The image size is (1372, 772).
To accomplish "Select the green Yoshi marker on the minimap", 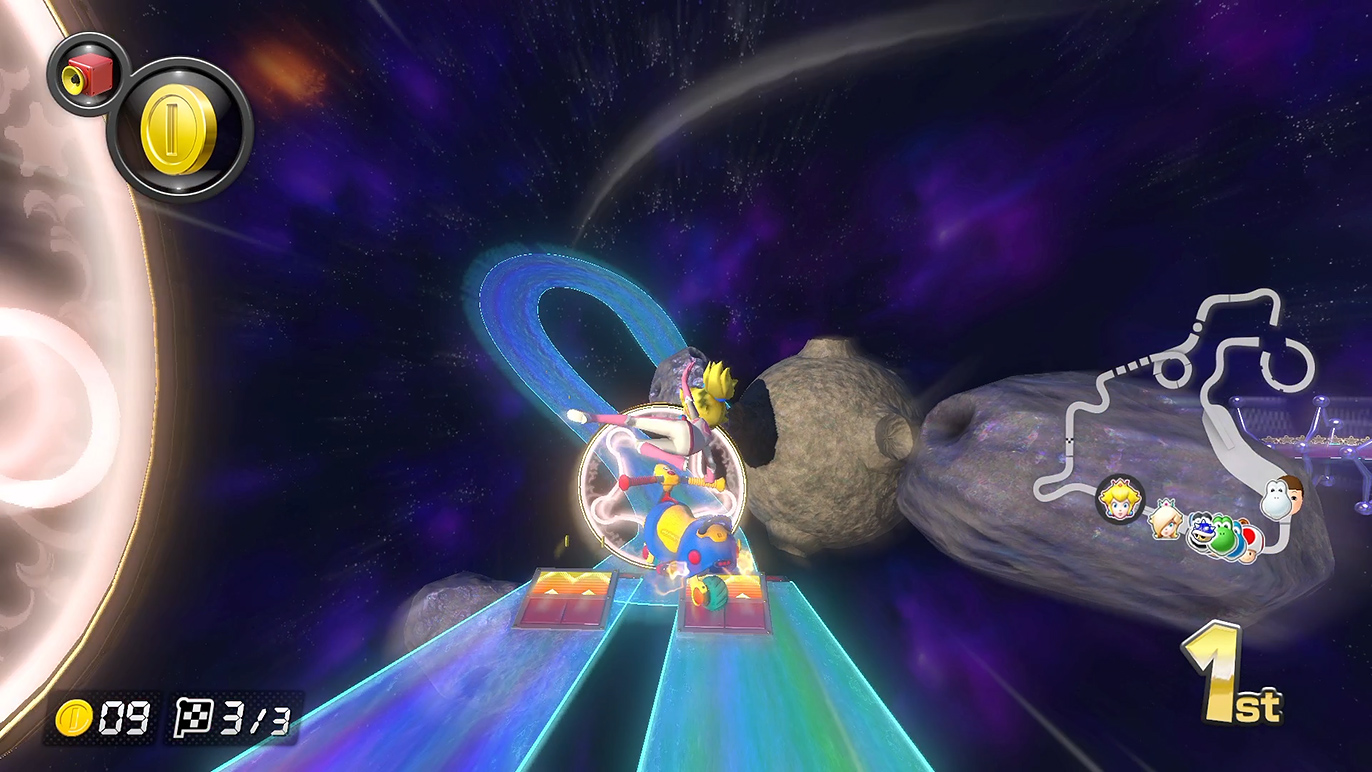I will pos(1225,534).
